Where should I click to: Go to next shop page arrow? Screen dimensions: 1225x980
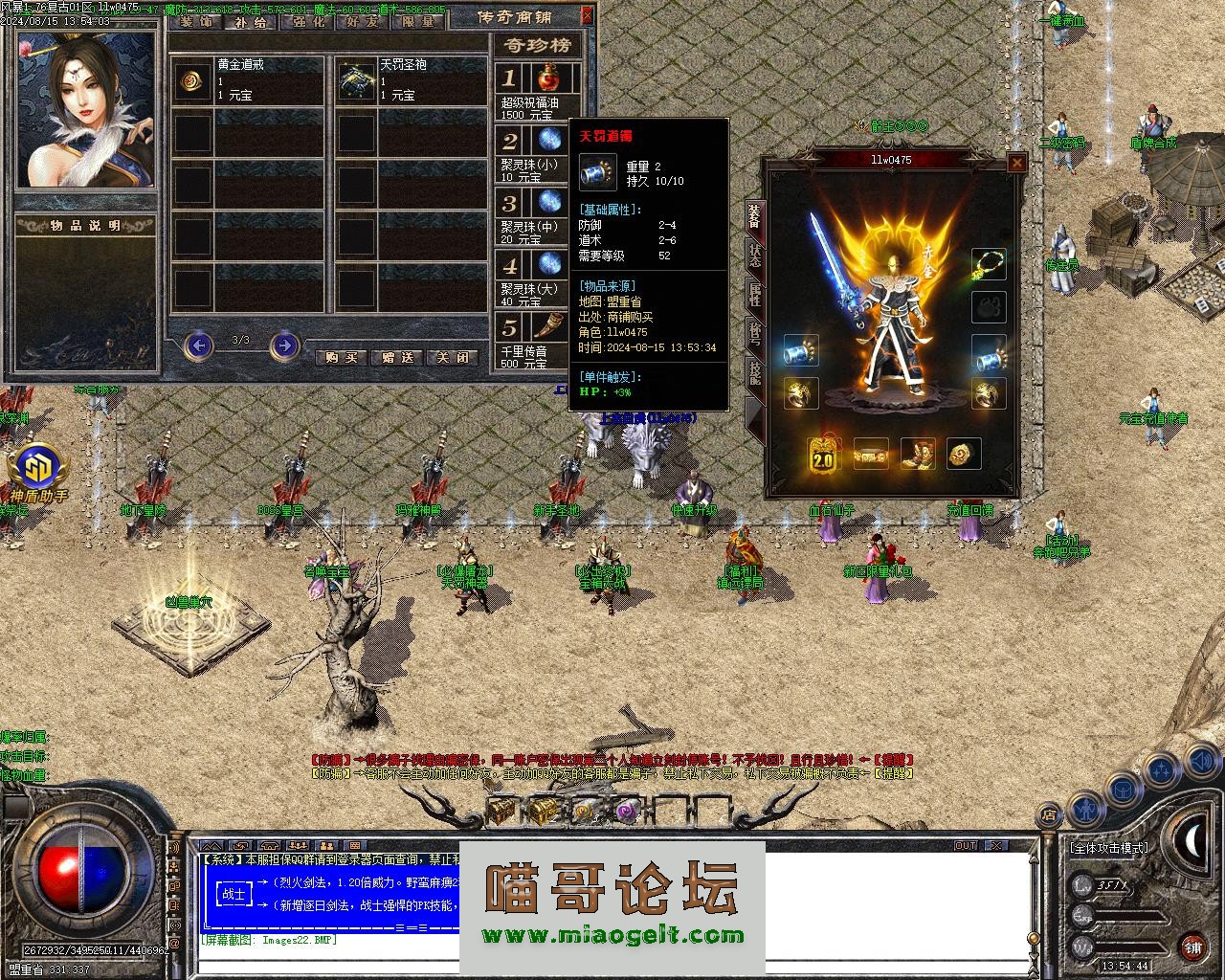pyautogui.click(x=284, y=345)
